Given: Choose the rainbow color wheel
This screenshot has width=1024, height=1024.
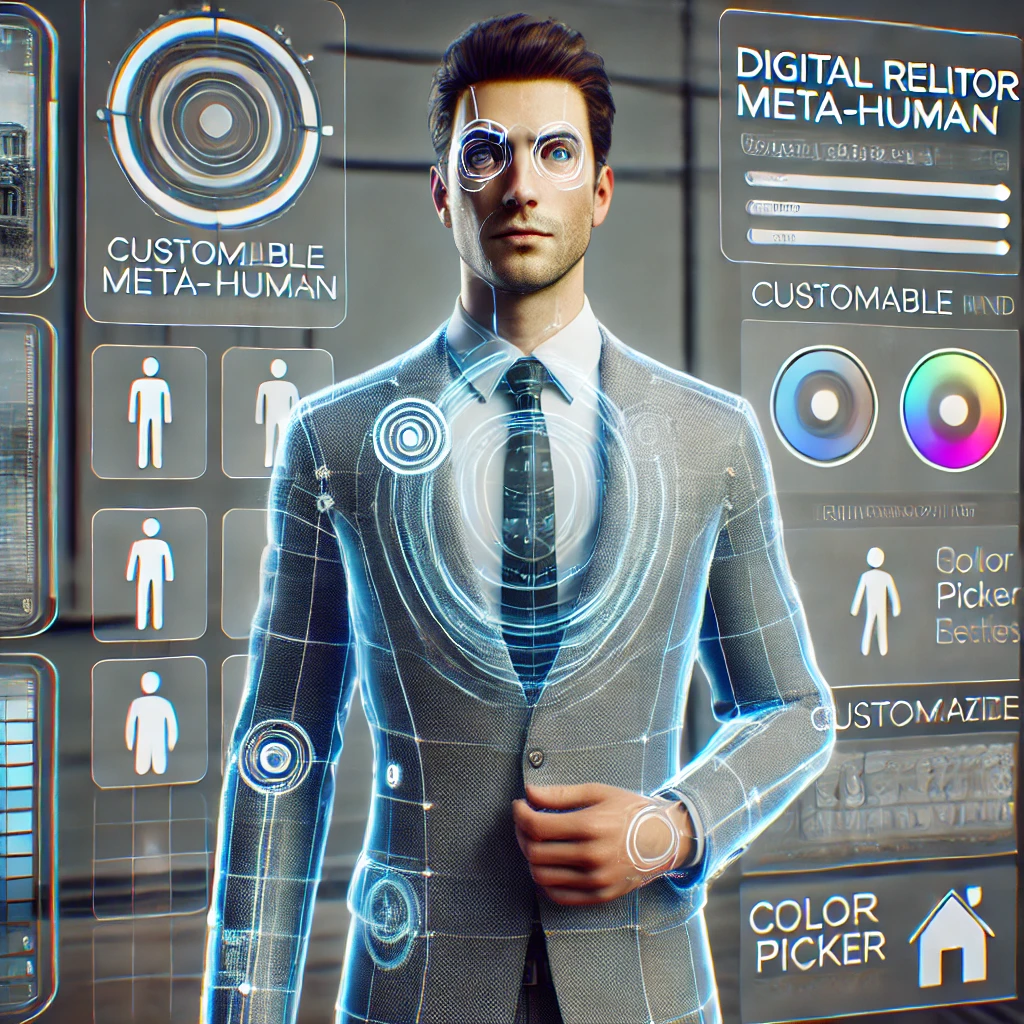Looking at the screenshot, I should point(952,409).
